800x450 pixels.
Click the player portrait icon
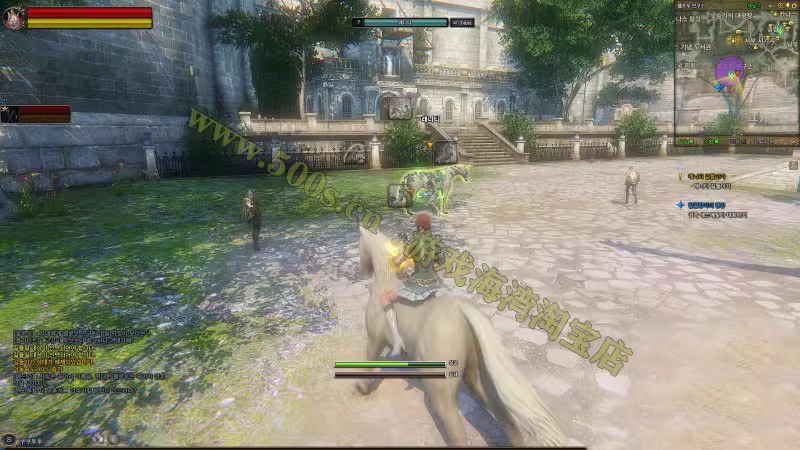(x=14, y=18)
